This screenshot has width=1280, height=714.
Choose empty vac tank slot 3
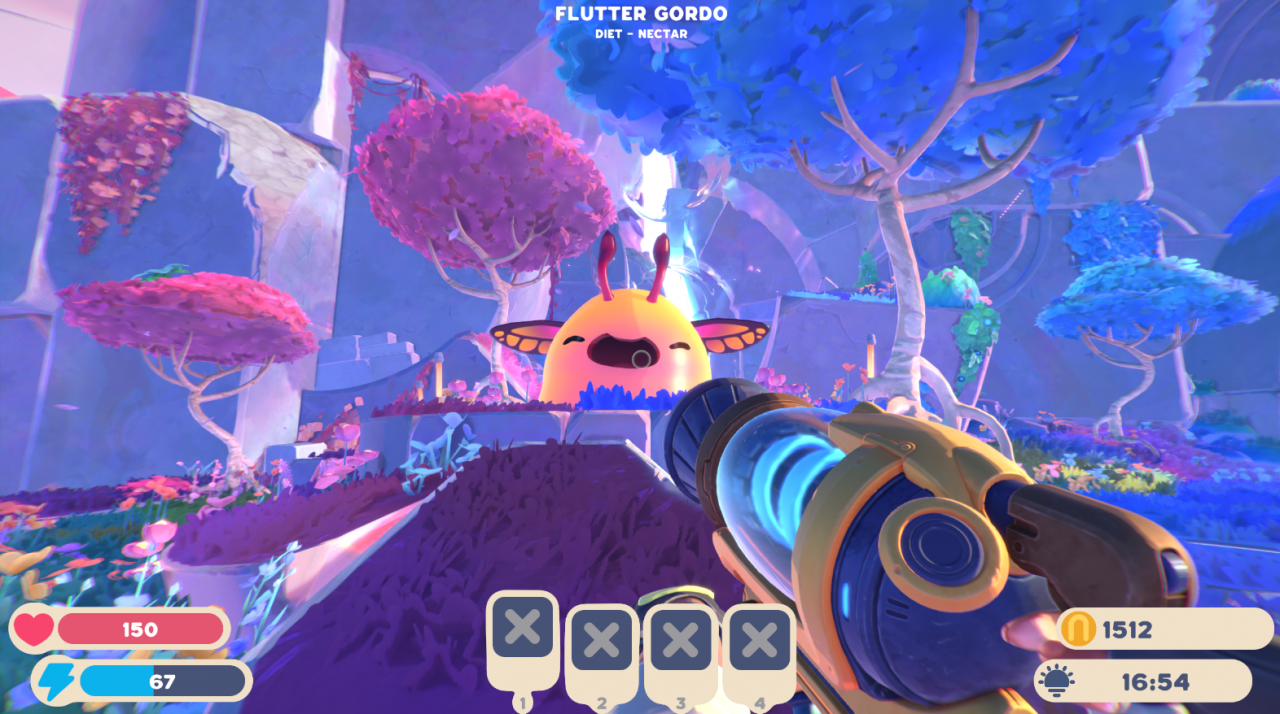681,640
